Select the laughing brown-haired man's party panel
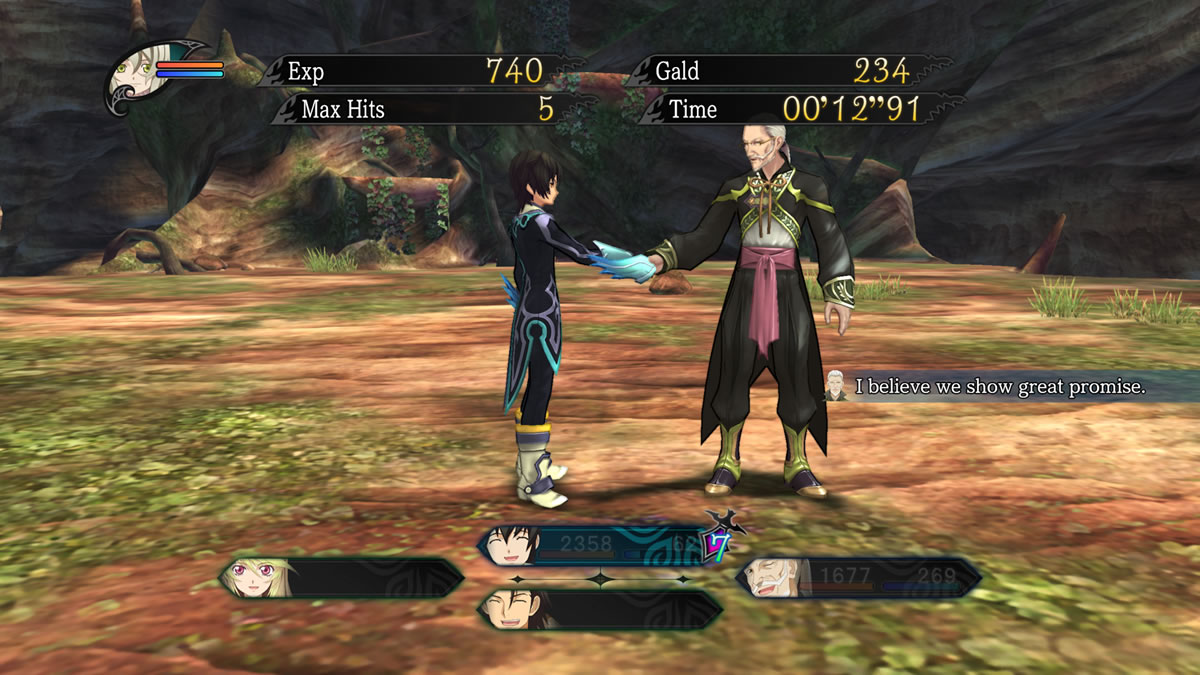The width and height of the screenshot is (1200, 675). [600, 609]
